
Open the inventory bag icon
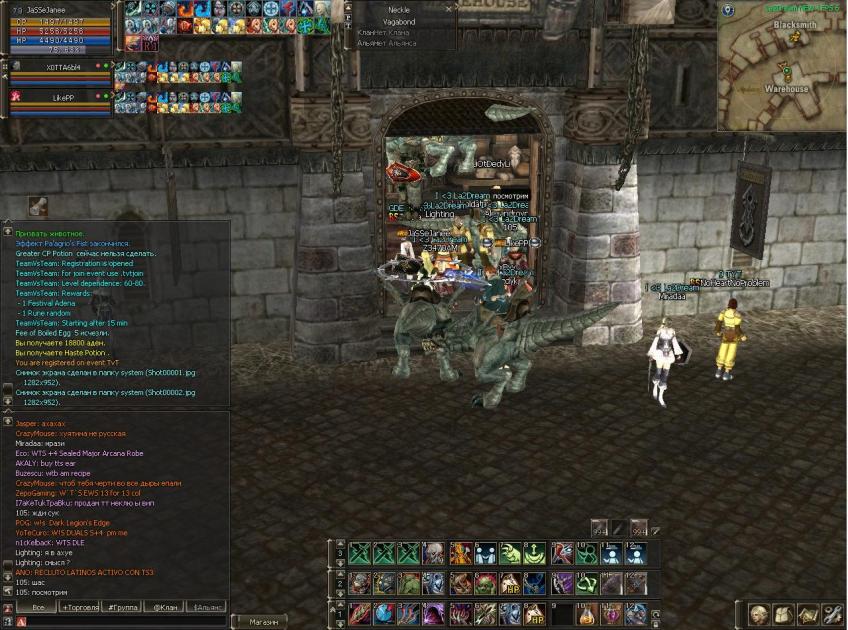pos(783,614)
